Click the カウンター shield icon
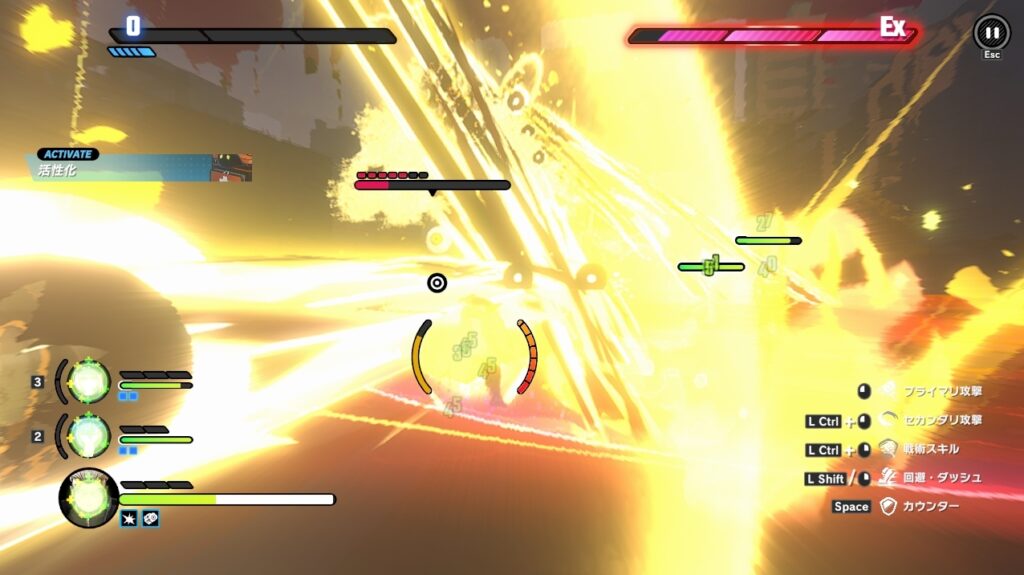The height and width of the screenshot is (575, 1024). pos(888,507)
